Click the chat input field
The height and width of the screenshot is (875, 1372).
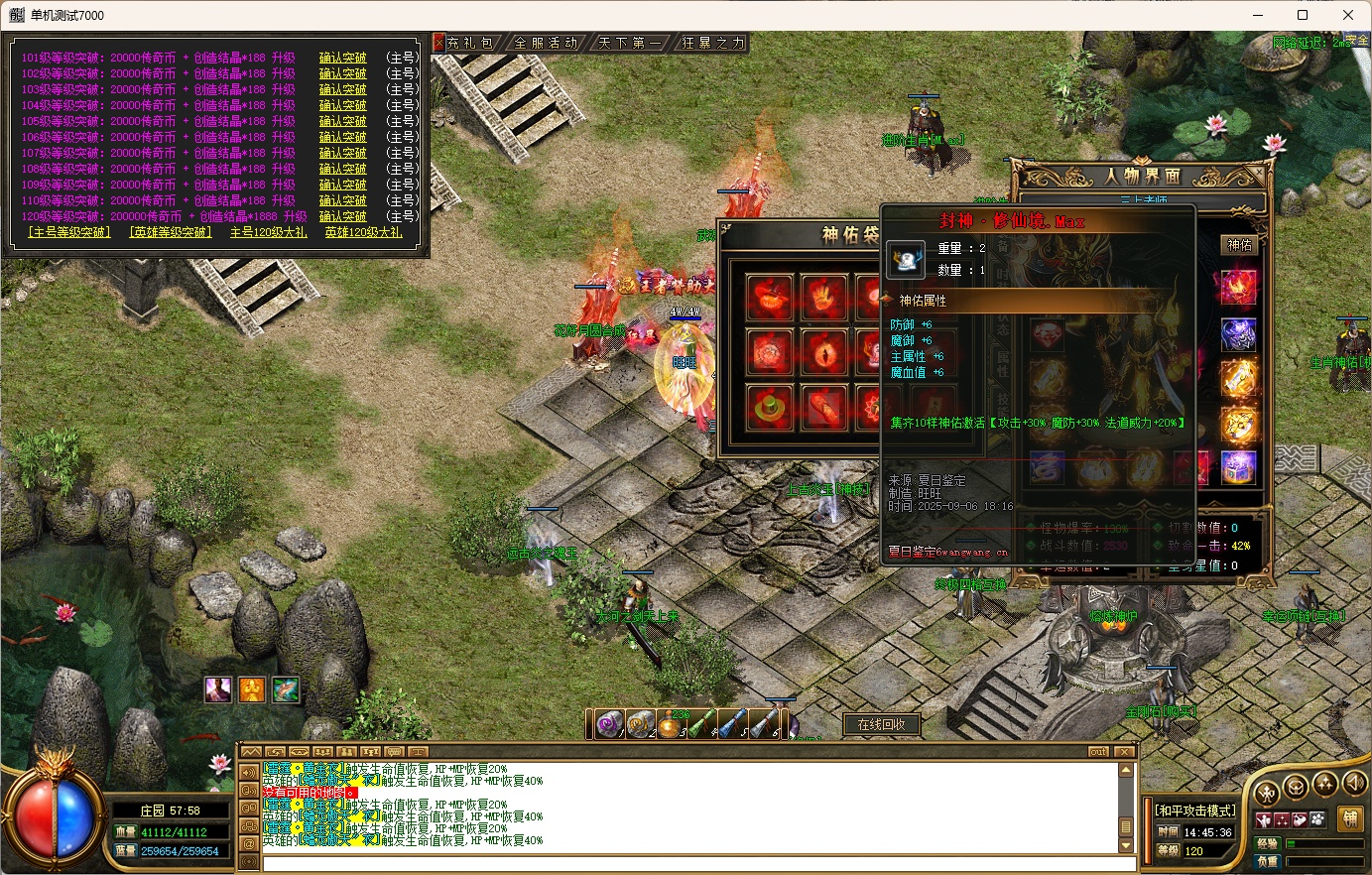tap(685, 863)
